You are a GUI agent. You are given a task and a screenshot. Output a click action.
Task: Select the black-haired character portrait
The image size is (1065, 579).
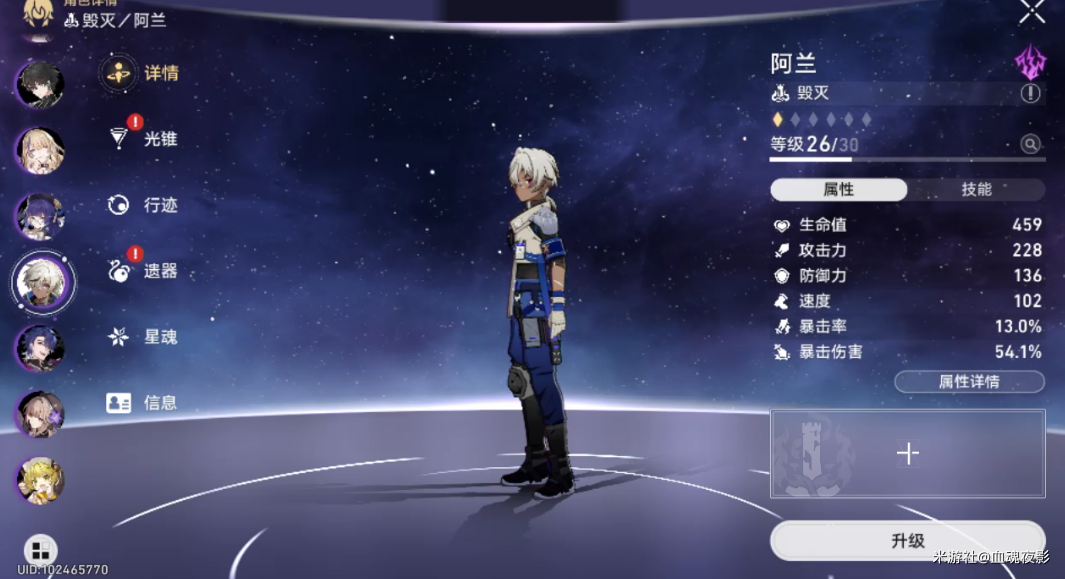point(40,85)
